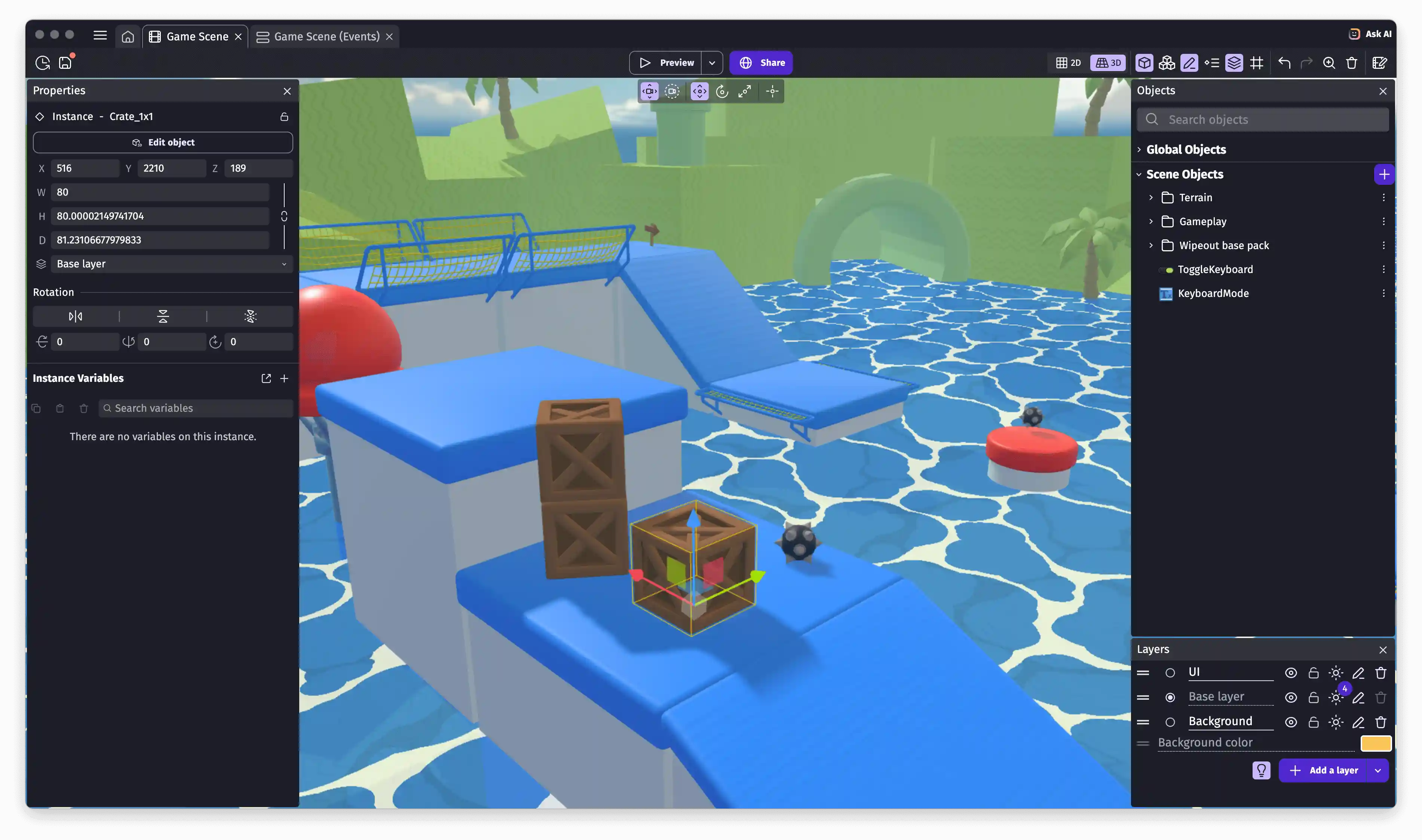This screenshot has height=840, width=1422.
Task: Click the delete (trash) icon in the toolbar
Action: pyautogui.click(x=1352, y=63)
